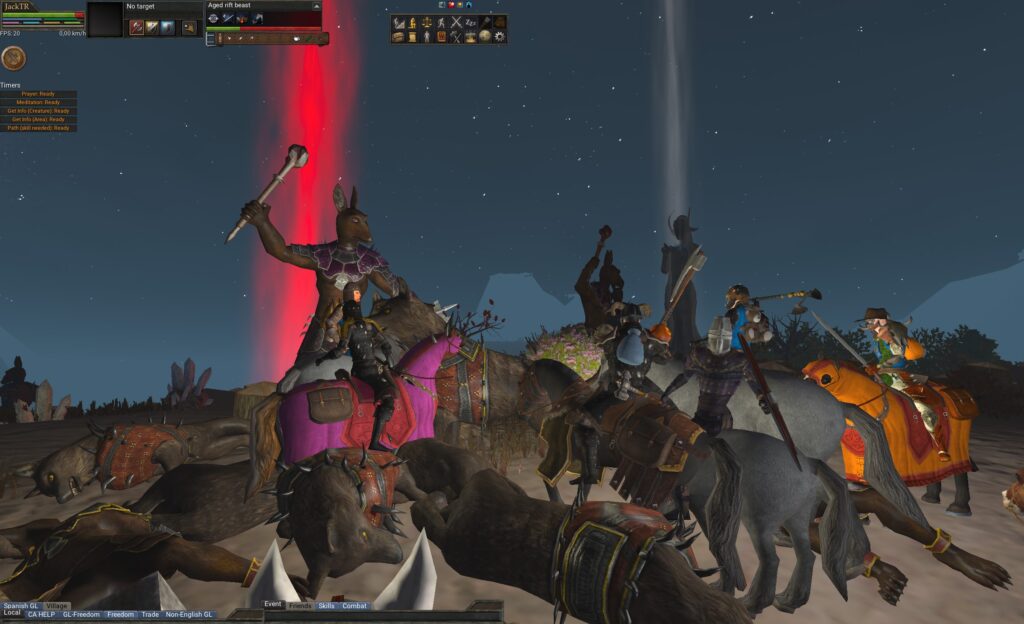Collapse the Aged rift beast target window

(x=315, y=5)
